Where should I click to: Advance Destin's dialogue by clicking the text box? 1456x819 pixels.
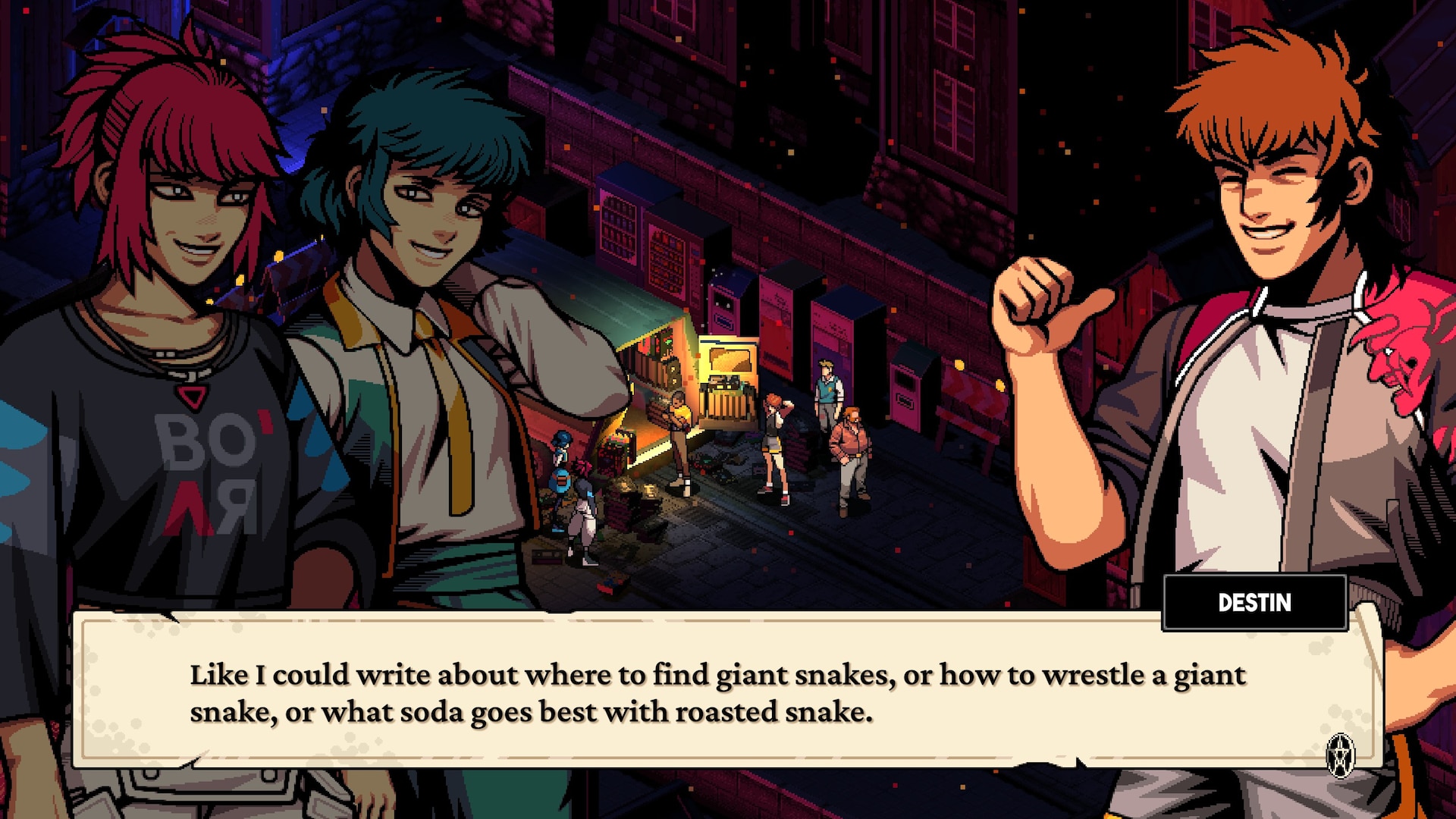(x=717, y=692)
